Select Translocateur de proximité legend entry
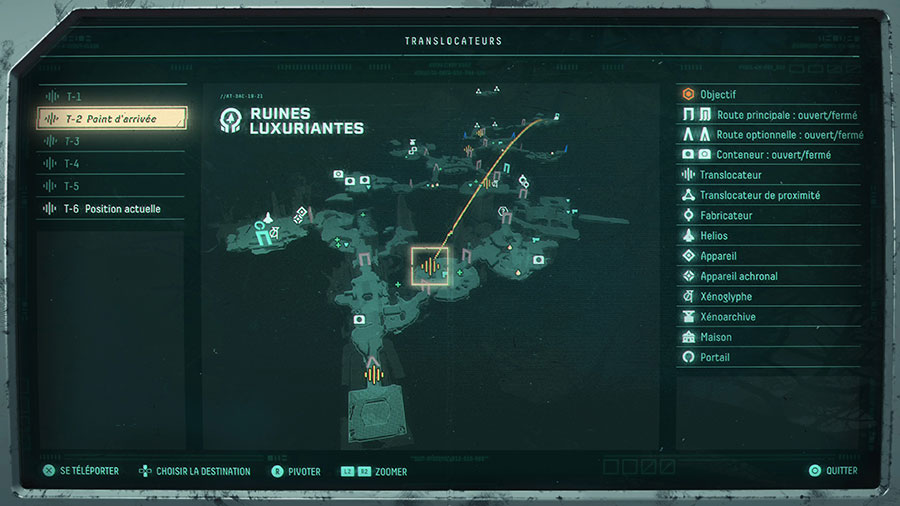 click(x=768, y=196)
